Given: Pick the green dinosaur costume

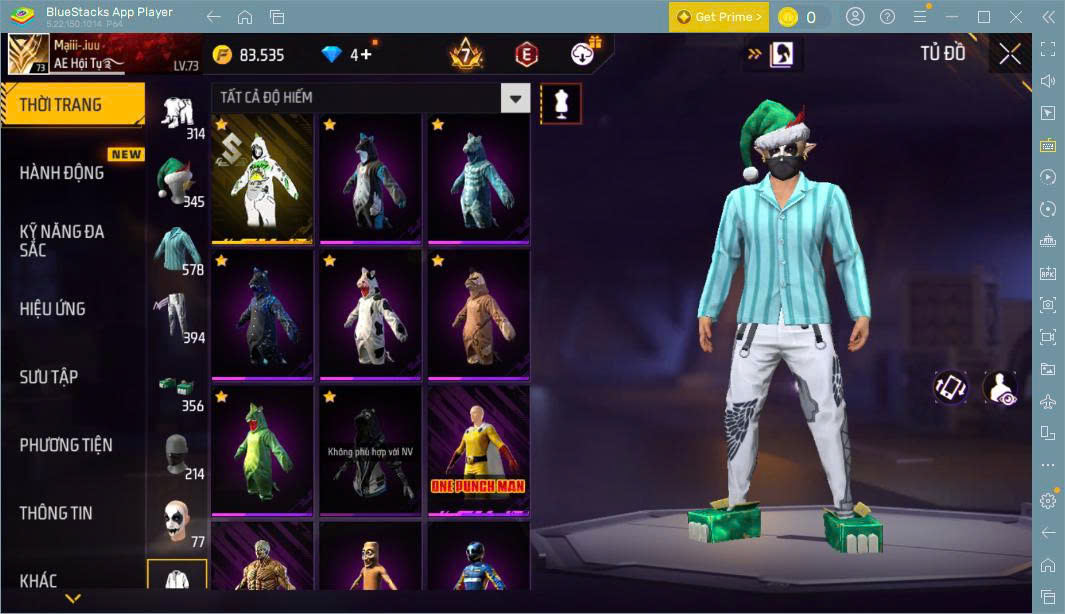Looking at the screenshot, I should (x=262, y=450).
